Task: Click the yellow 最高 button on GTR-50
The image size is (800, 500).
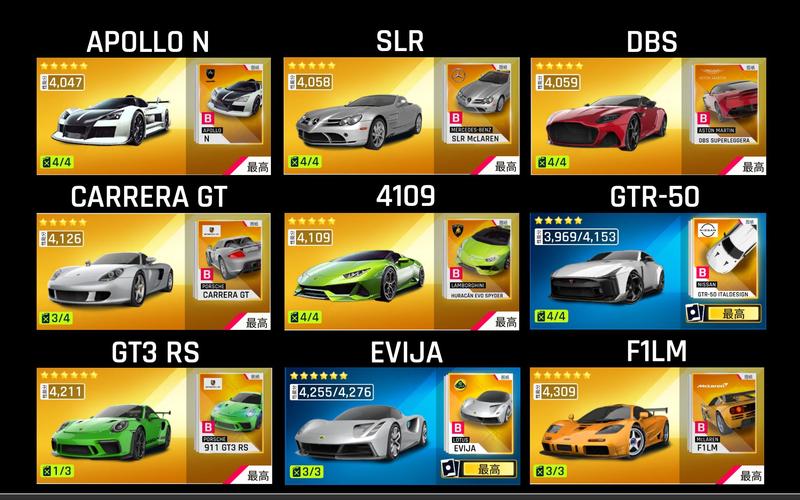Action: pos(734,313)
